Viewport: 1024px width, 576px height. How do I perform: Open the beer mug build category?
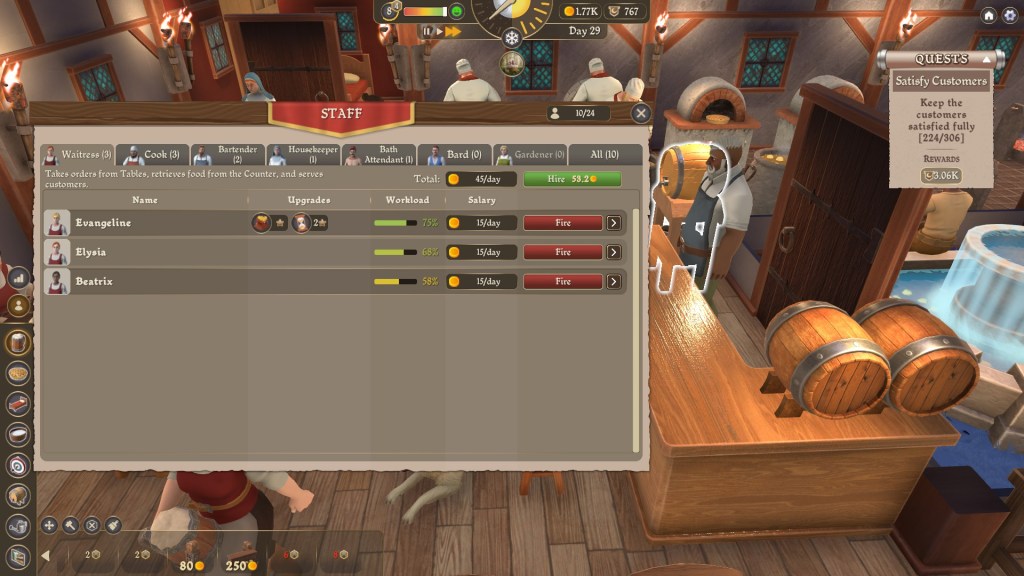[18, 342]
